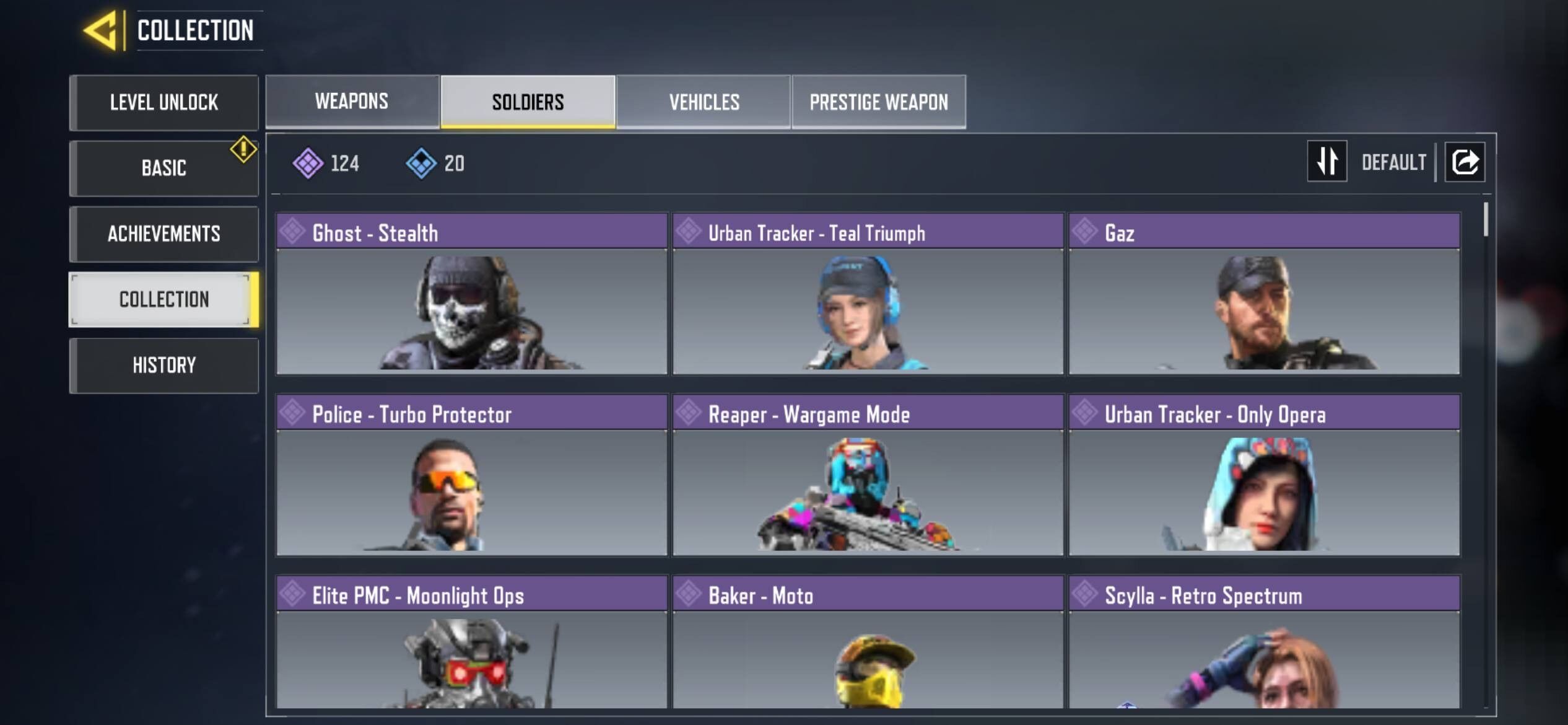Open the share icon next to Default

1465,161
